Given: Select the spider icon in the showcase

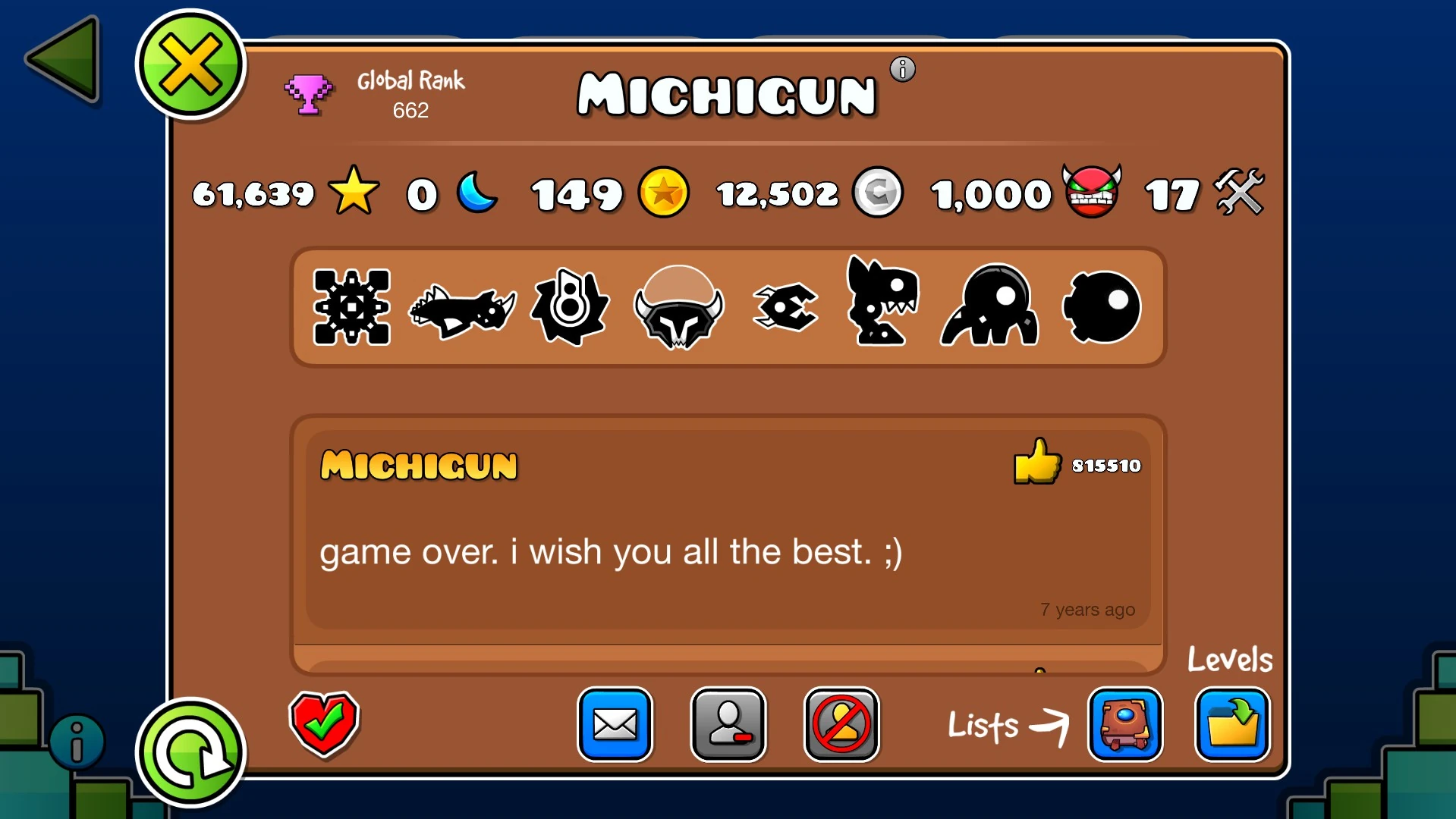Looking at the screenshot, I should click(989, 307).
